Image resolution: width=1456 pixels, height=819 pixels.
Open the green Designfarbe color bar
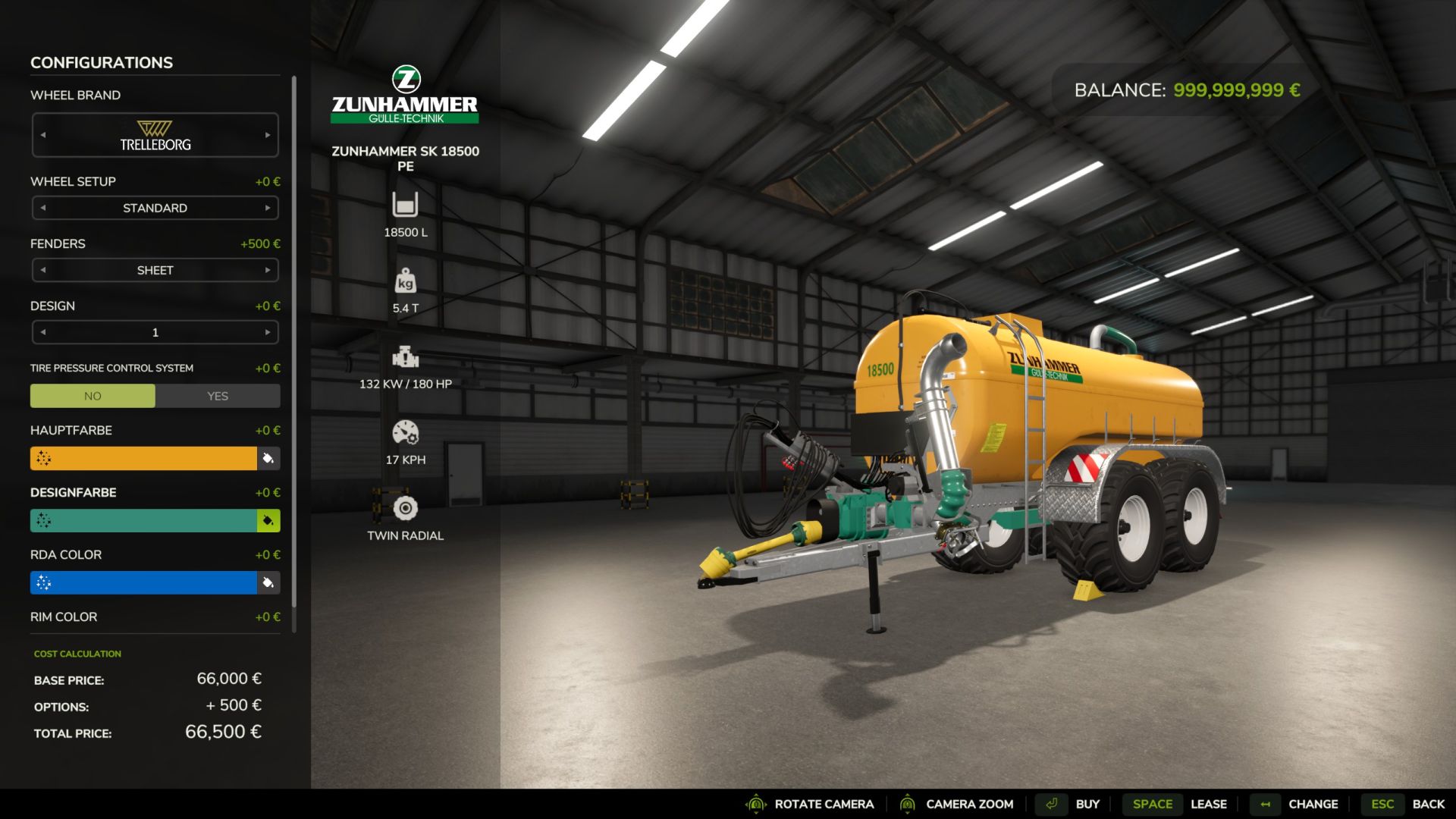(x=144, y=520)
